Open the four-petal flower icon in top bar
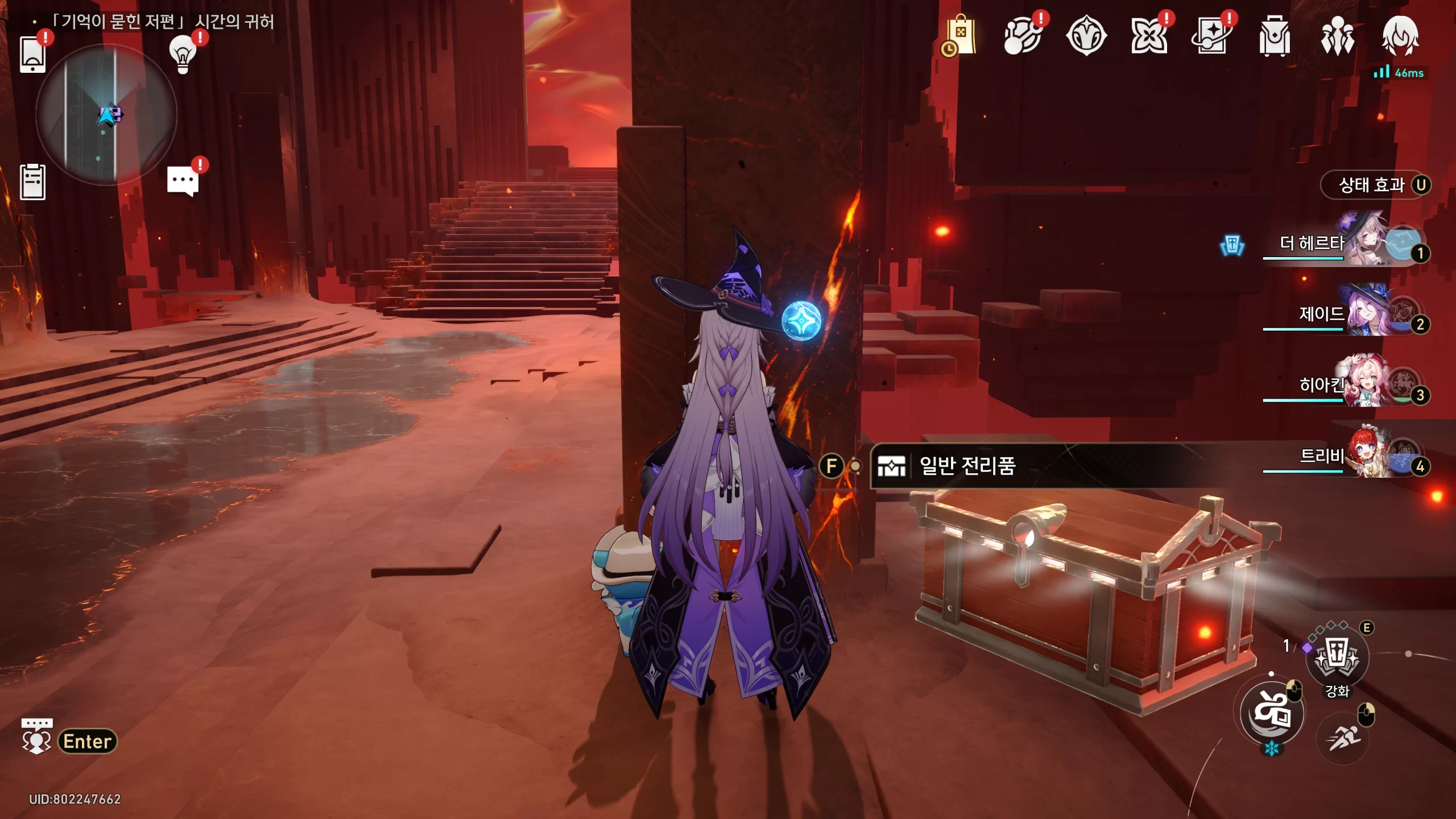This screenshot has height=819, width=1456. click(x=1149, y=36)
